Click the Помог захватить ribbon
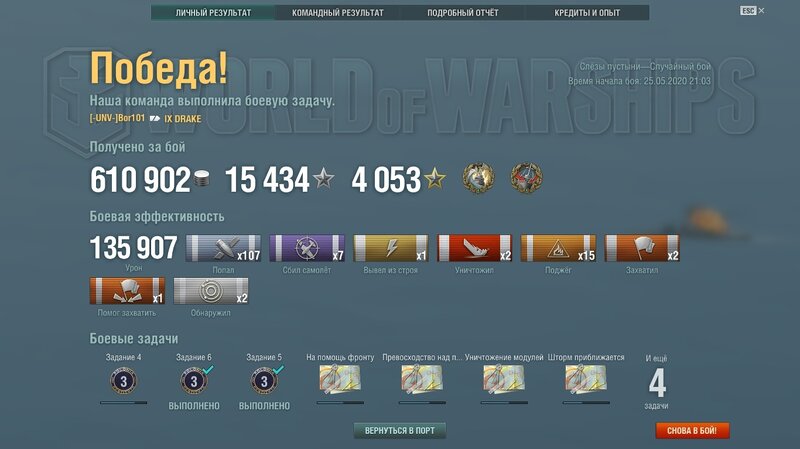 [127, 292]
